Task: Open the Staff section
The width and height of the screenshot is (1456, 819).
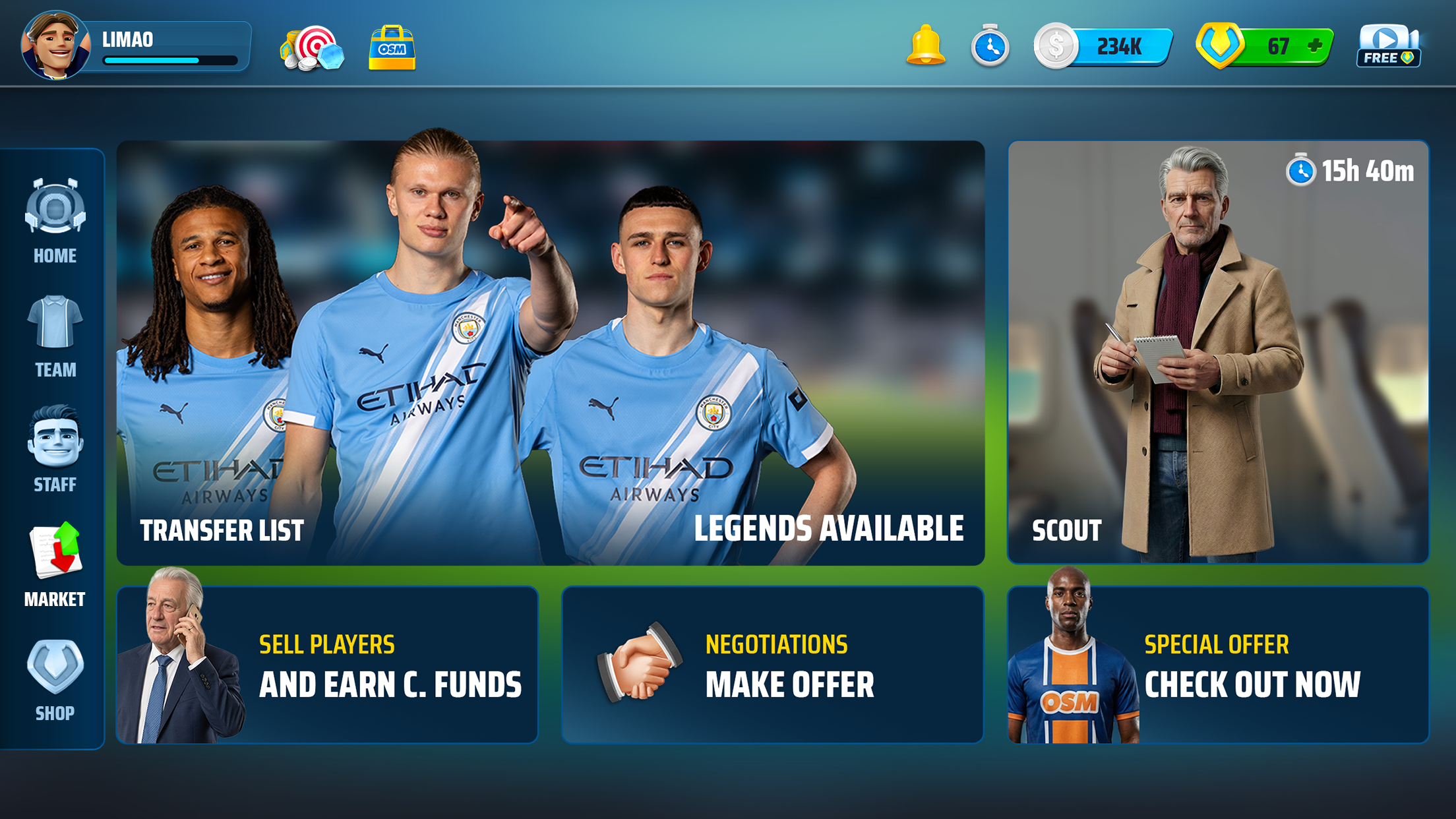Action: tap(55, 450)
